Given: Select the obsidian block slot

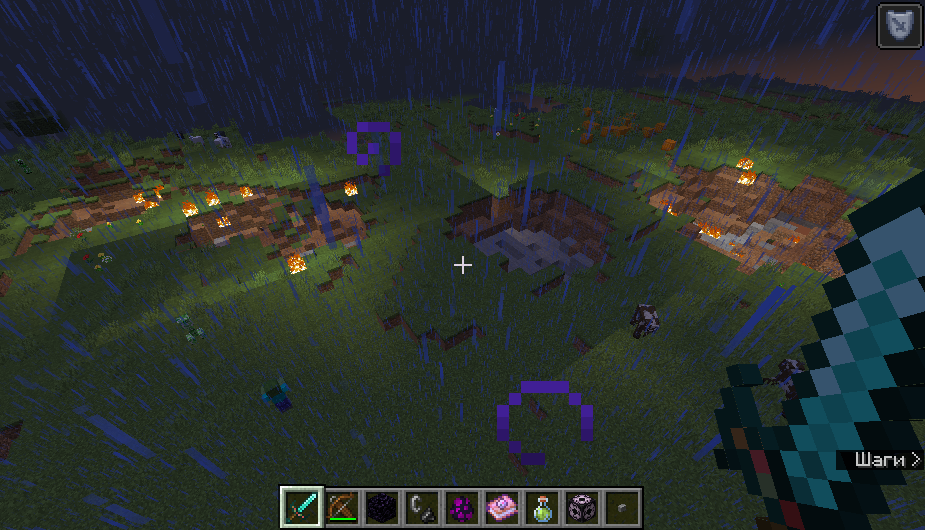Looking at the screenshot, I should coord(381,507).
